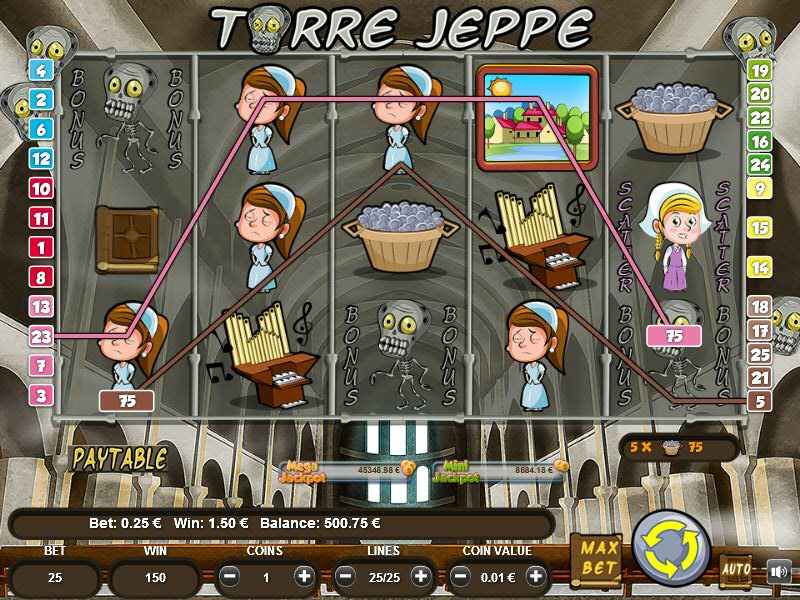Increase the number of coins

pos(304,576)
